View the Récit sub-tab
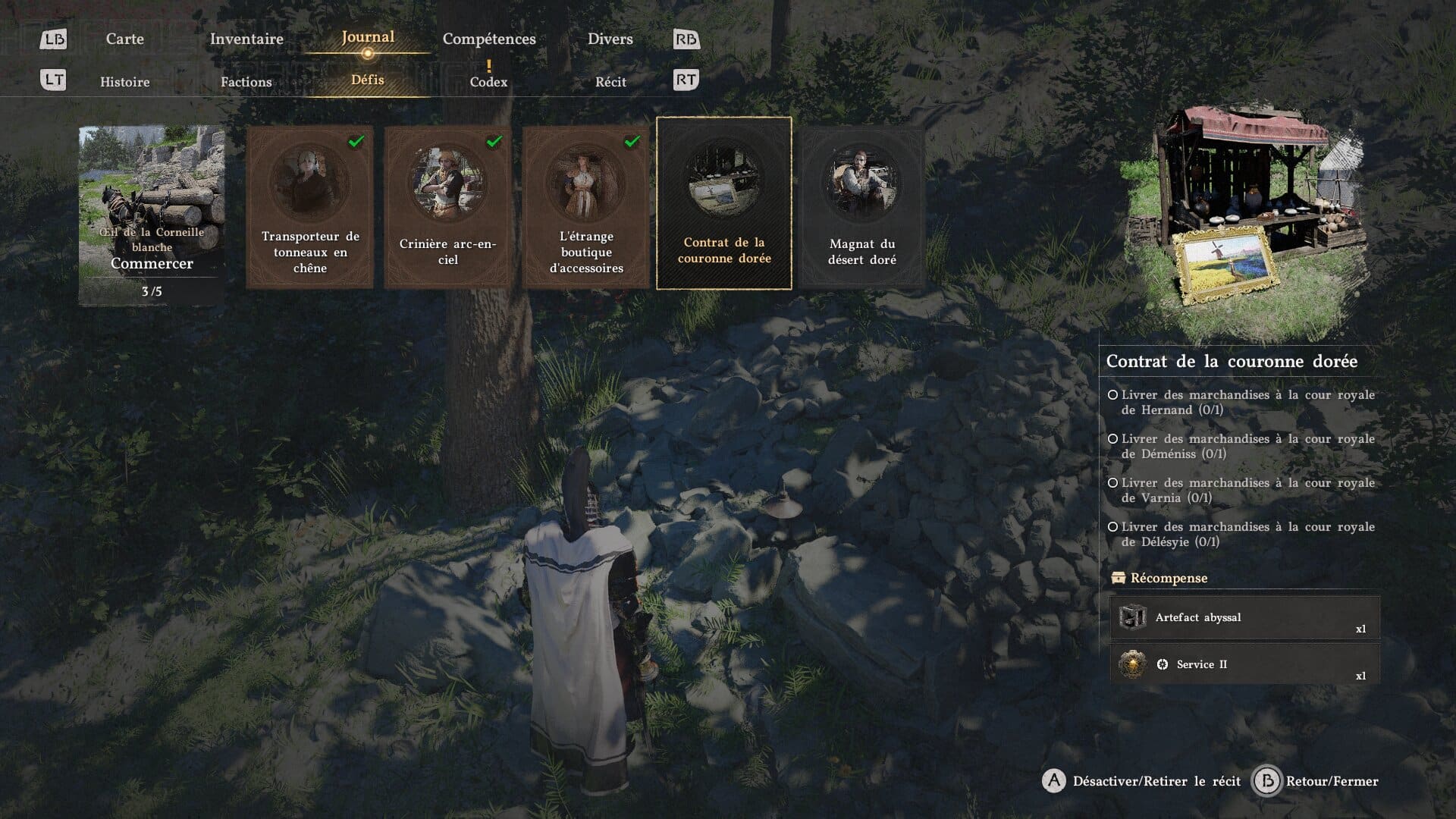Viewport: 1456px width, 819px height. coord(610,82)
